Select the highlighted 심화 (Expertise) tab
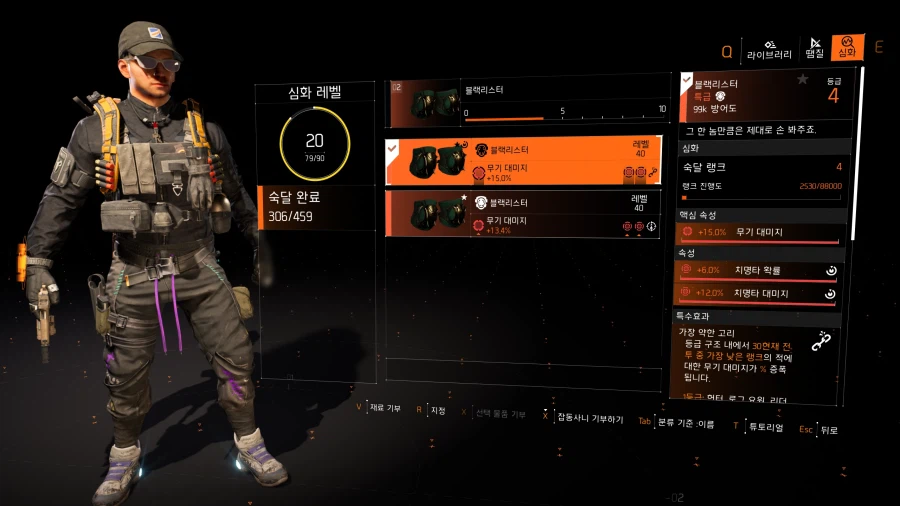Image resolution: width=900 pixels, height=506 pixels. (847, 48)
